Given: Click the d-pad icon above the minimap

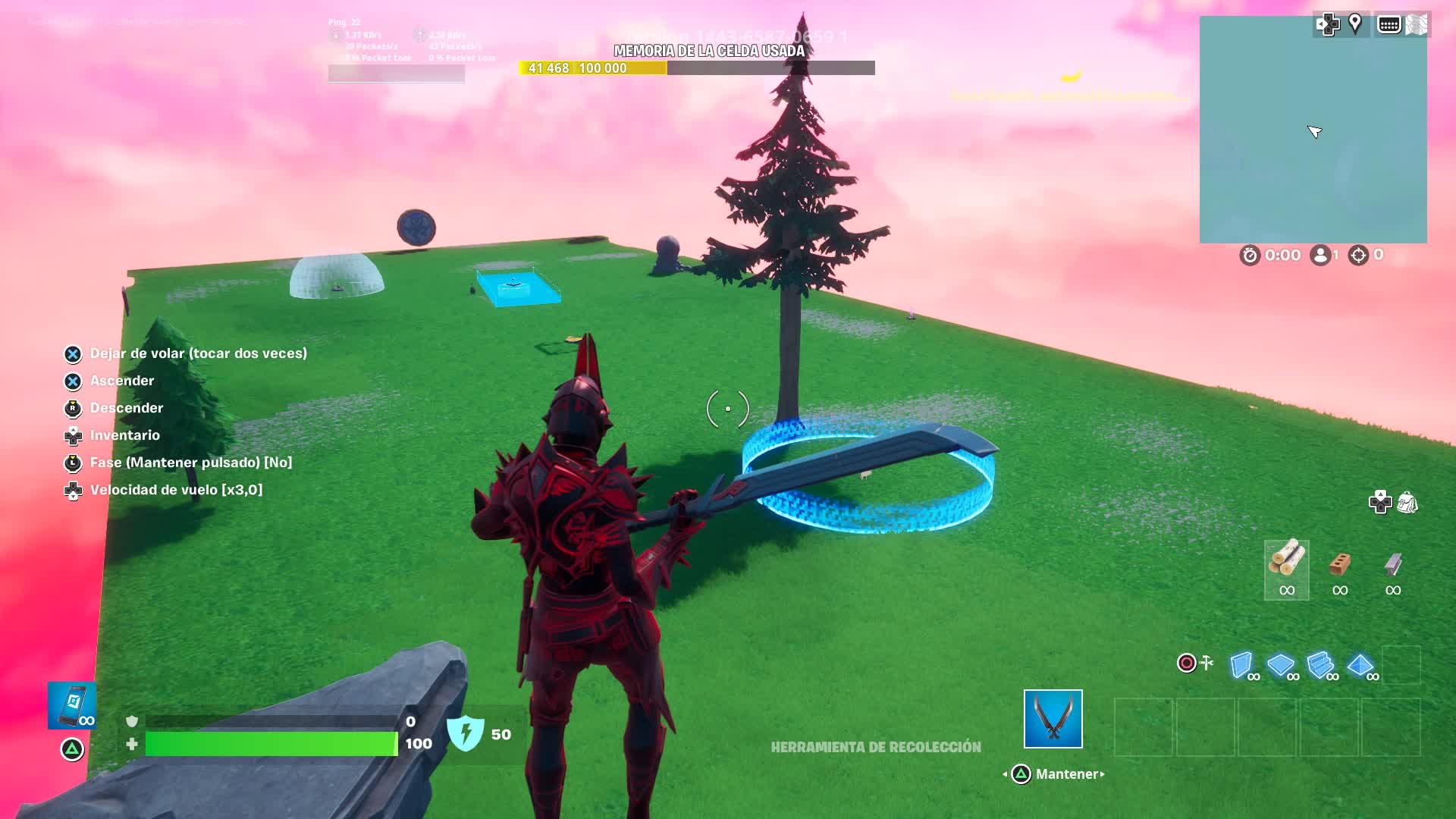Looking at the screenshot, I should [1328, 24].
